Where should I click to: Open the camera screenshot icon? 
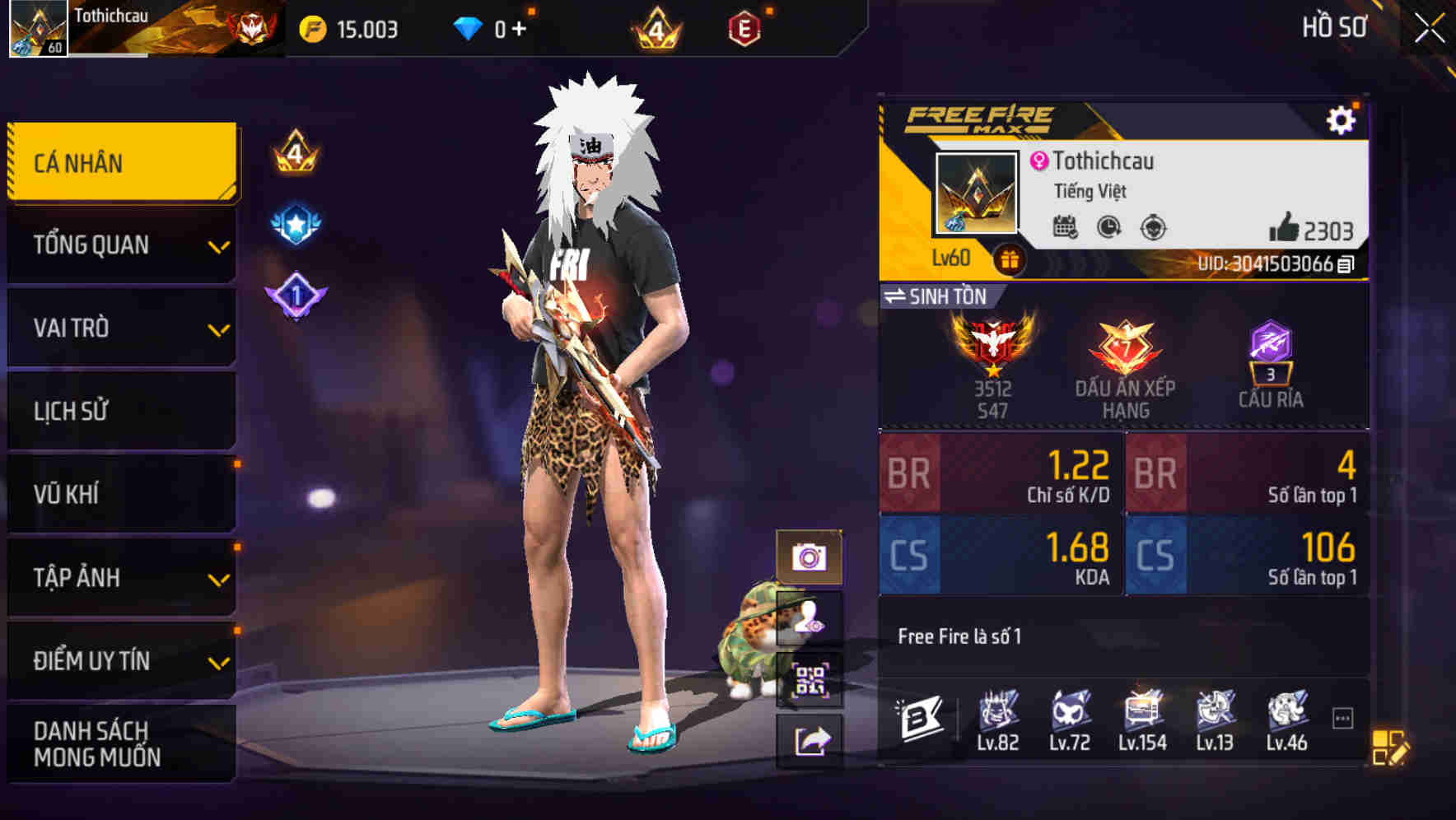(x=810, y=557)
